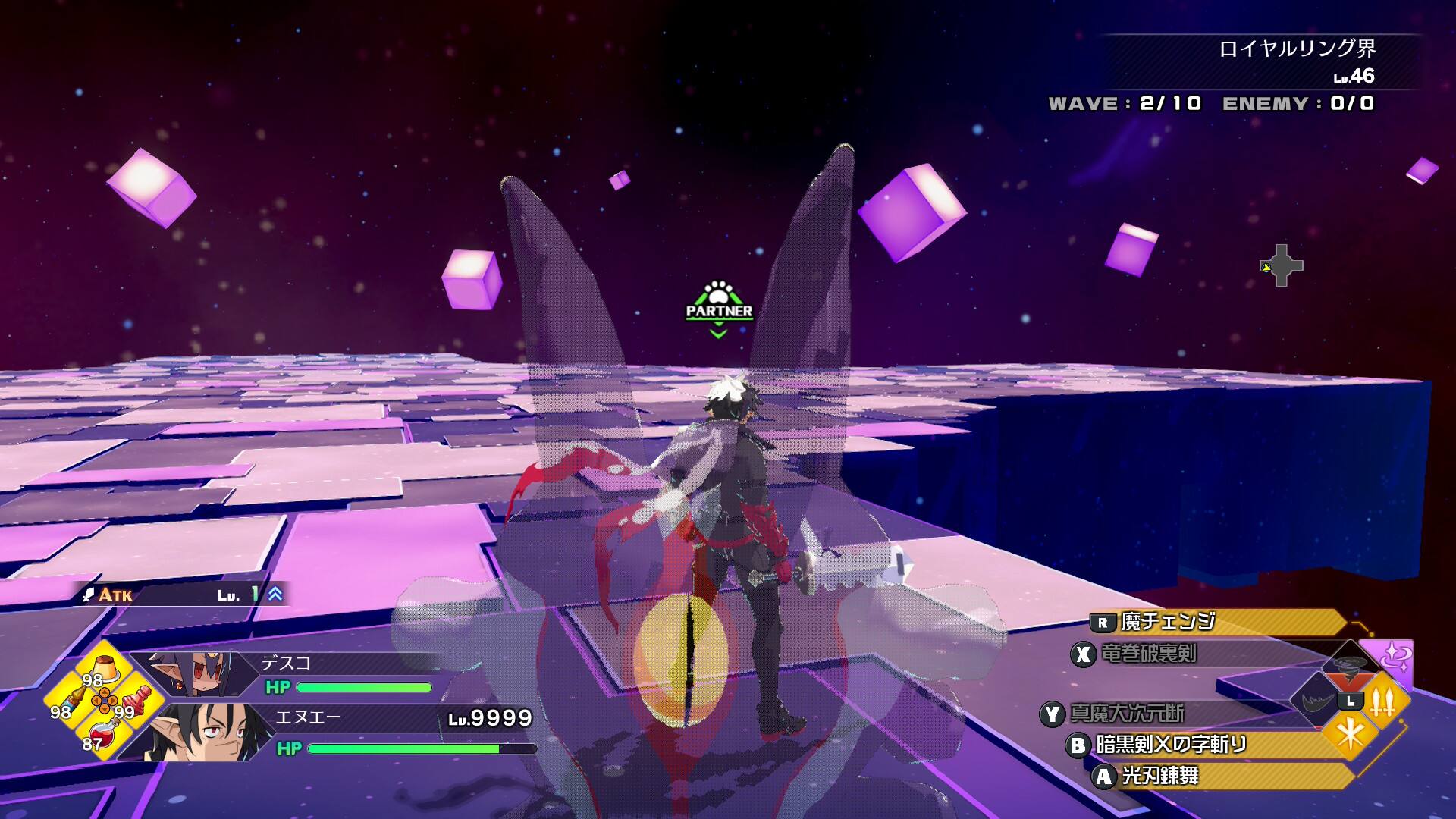Open the purple sparkle magichange icon

click(1394, 657)
